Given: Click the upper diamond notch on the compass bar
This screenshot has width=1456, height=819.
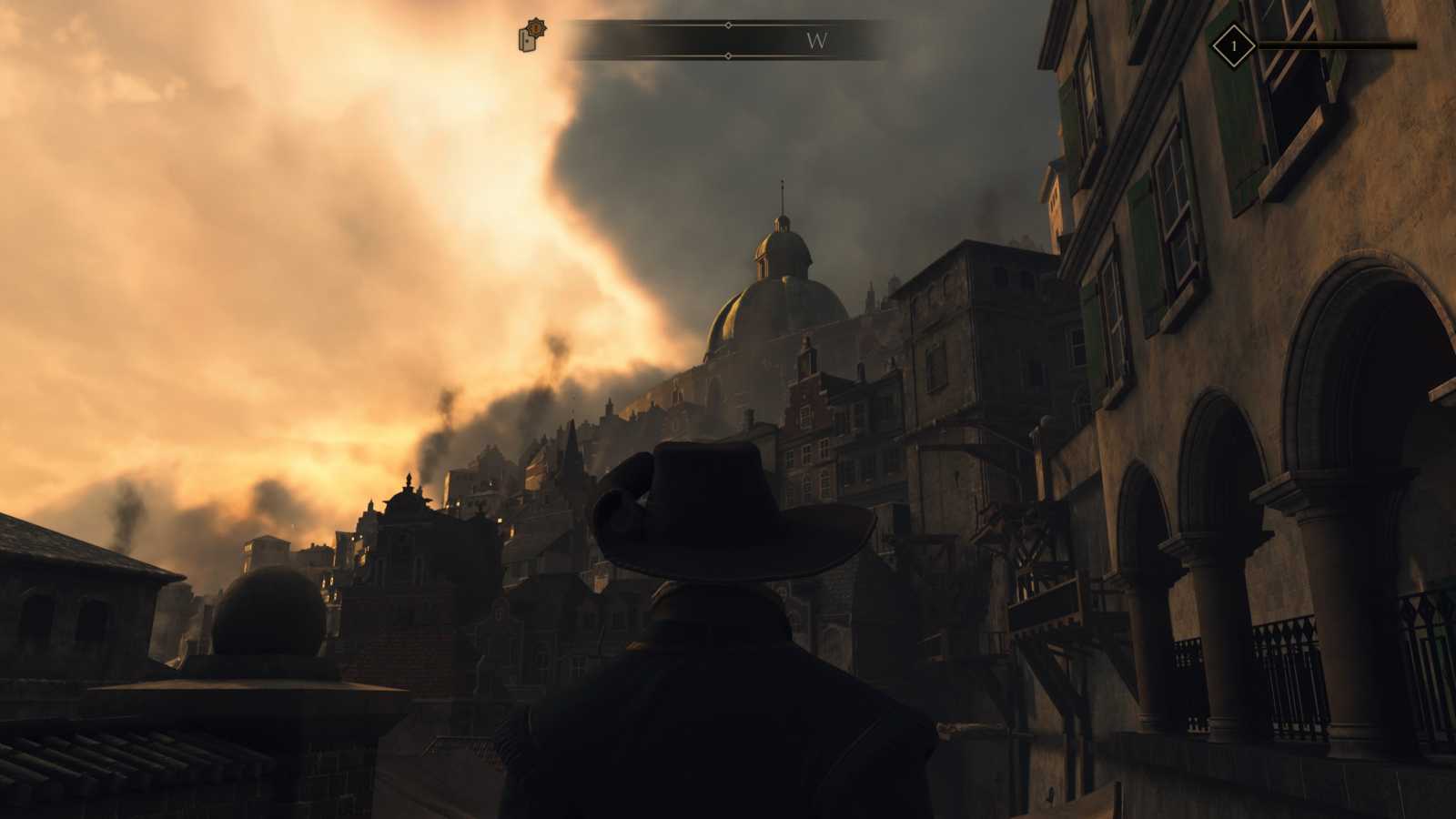Looking at the screenshot, I should tap(726, 25).
